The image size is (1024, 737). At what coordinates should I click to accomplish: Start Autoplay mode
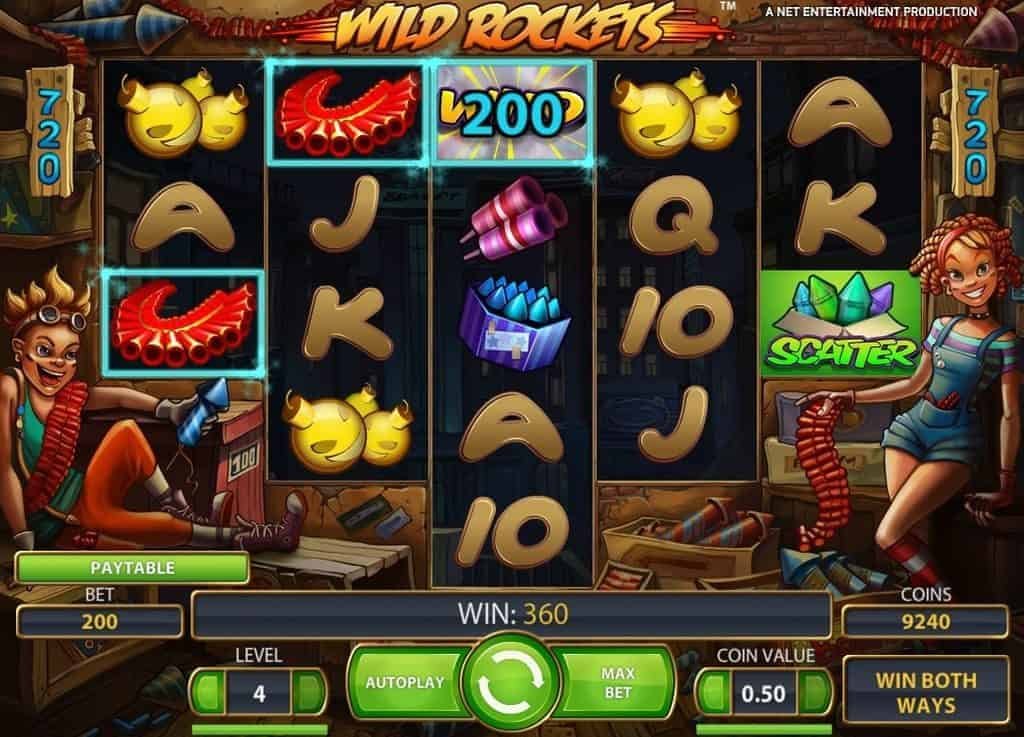pos(403,683)
